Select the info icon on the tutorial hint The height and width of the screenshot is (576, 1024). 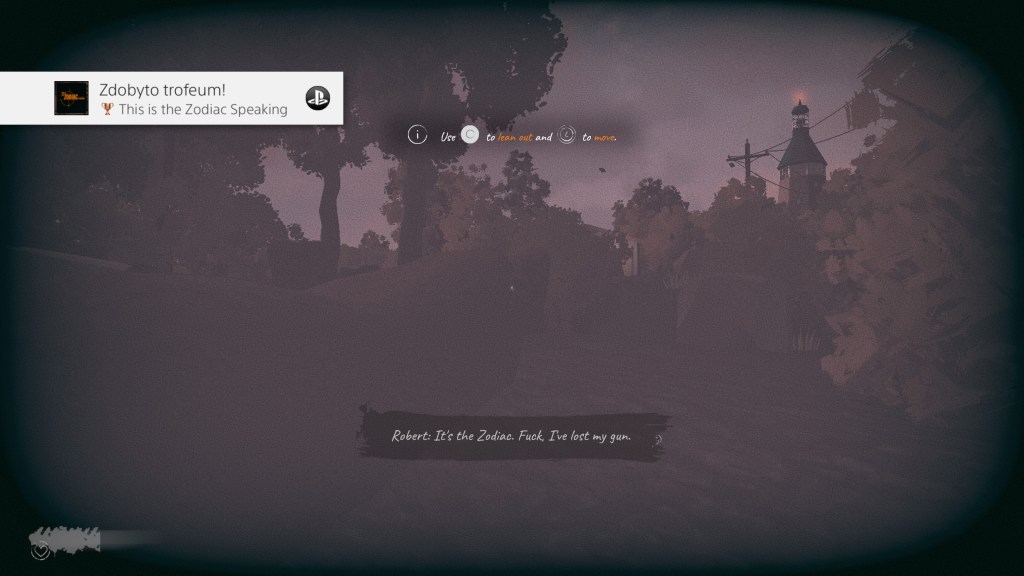(417, 135)
